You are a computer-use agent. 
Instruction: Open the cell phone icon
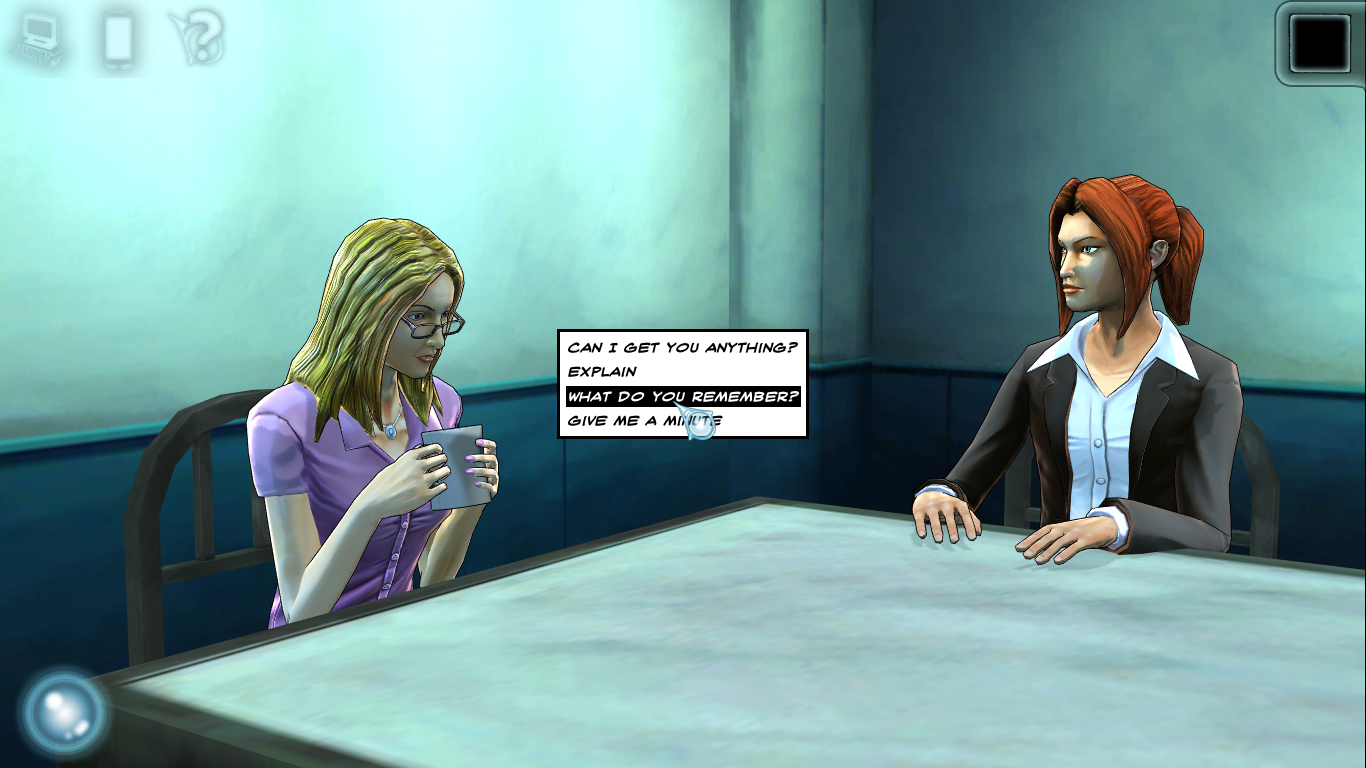[x=118, y=38]
